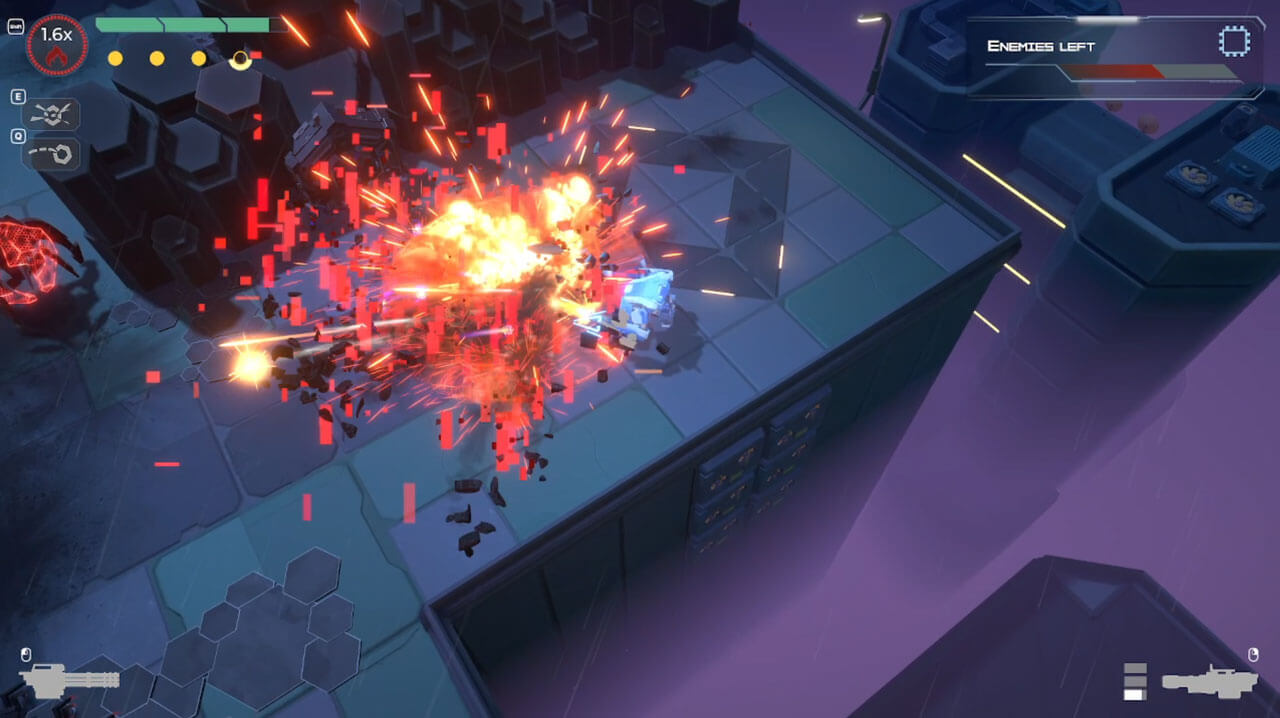Select the minigun weapon icon
The image size is (1280, 718).
[x=70, y=681]
